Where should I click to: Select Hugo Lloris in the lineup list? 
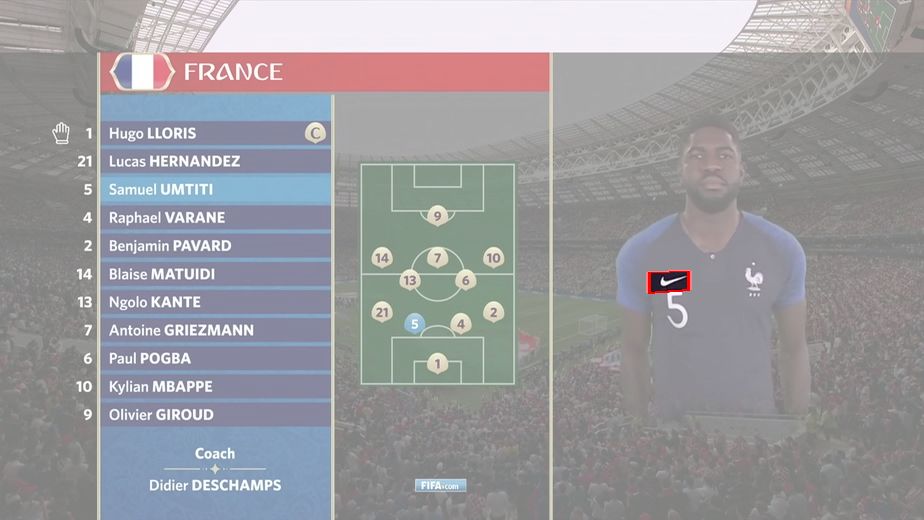pos(215,133)
